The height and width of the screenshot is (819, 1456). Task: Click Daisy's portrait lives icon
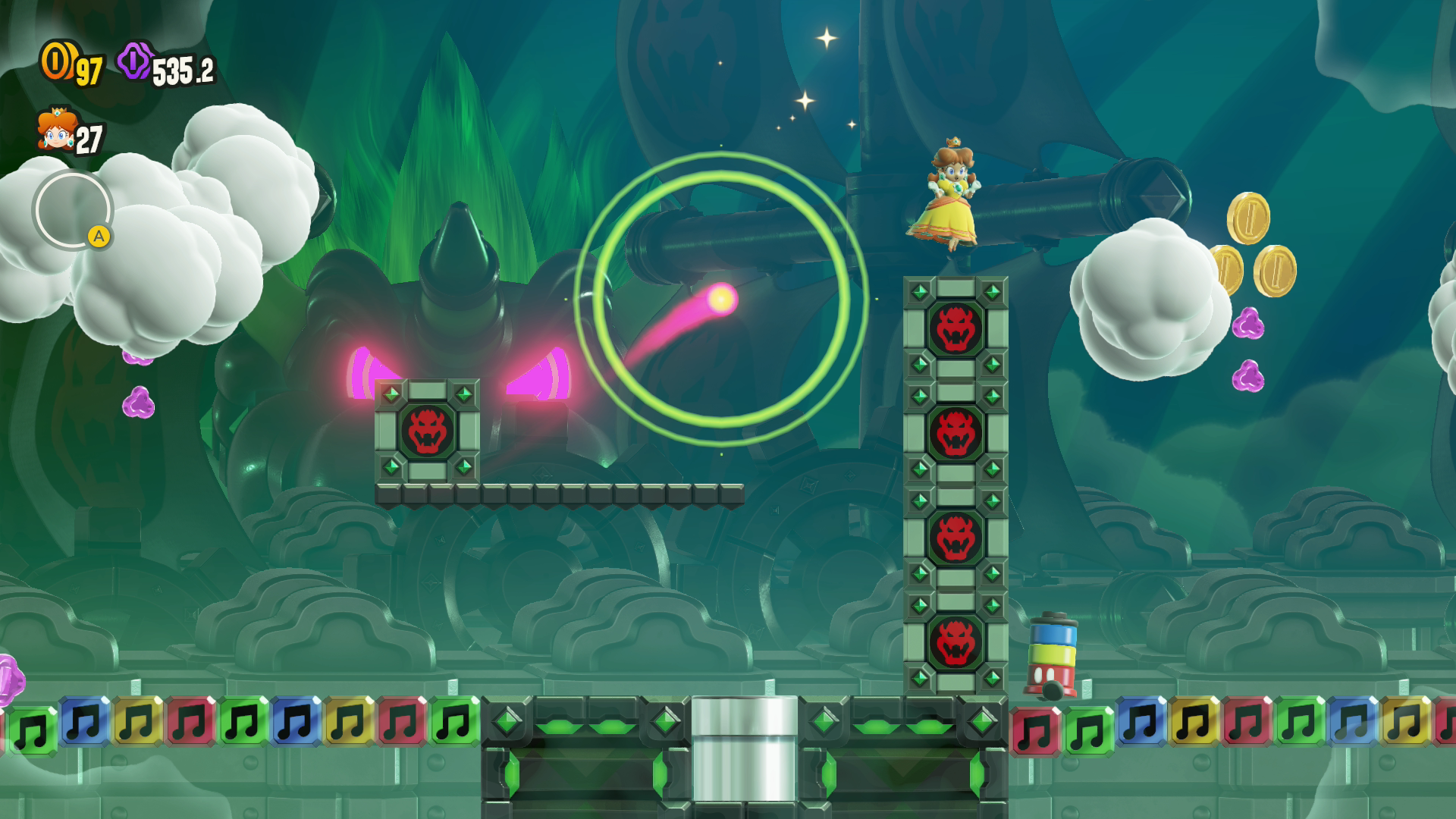click(55, 129)
